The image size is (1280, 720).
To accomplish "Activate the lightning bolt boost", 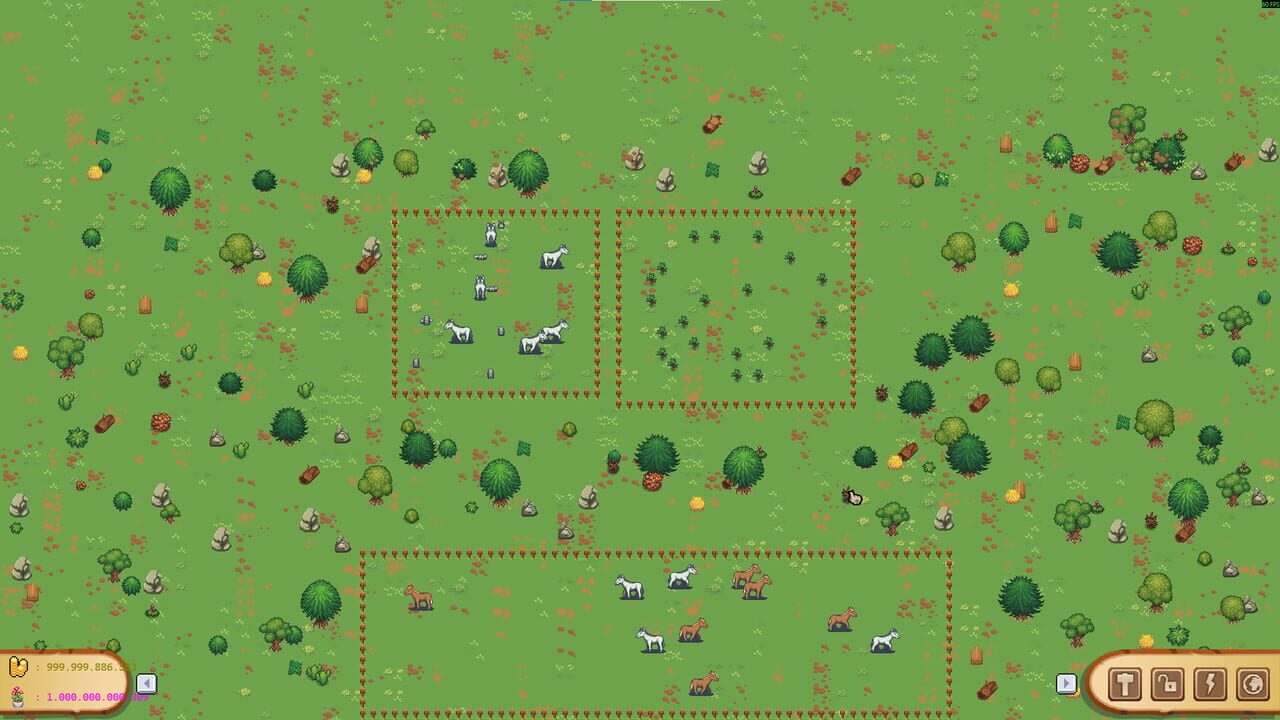I will 1210,685.
